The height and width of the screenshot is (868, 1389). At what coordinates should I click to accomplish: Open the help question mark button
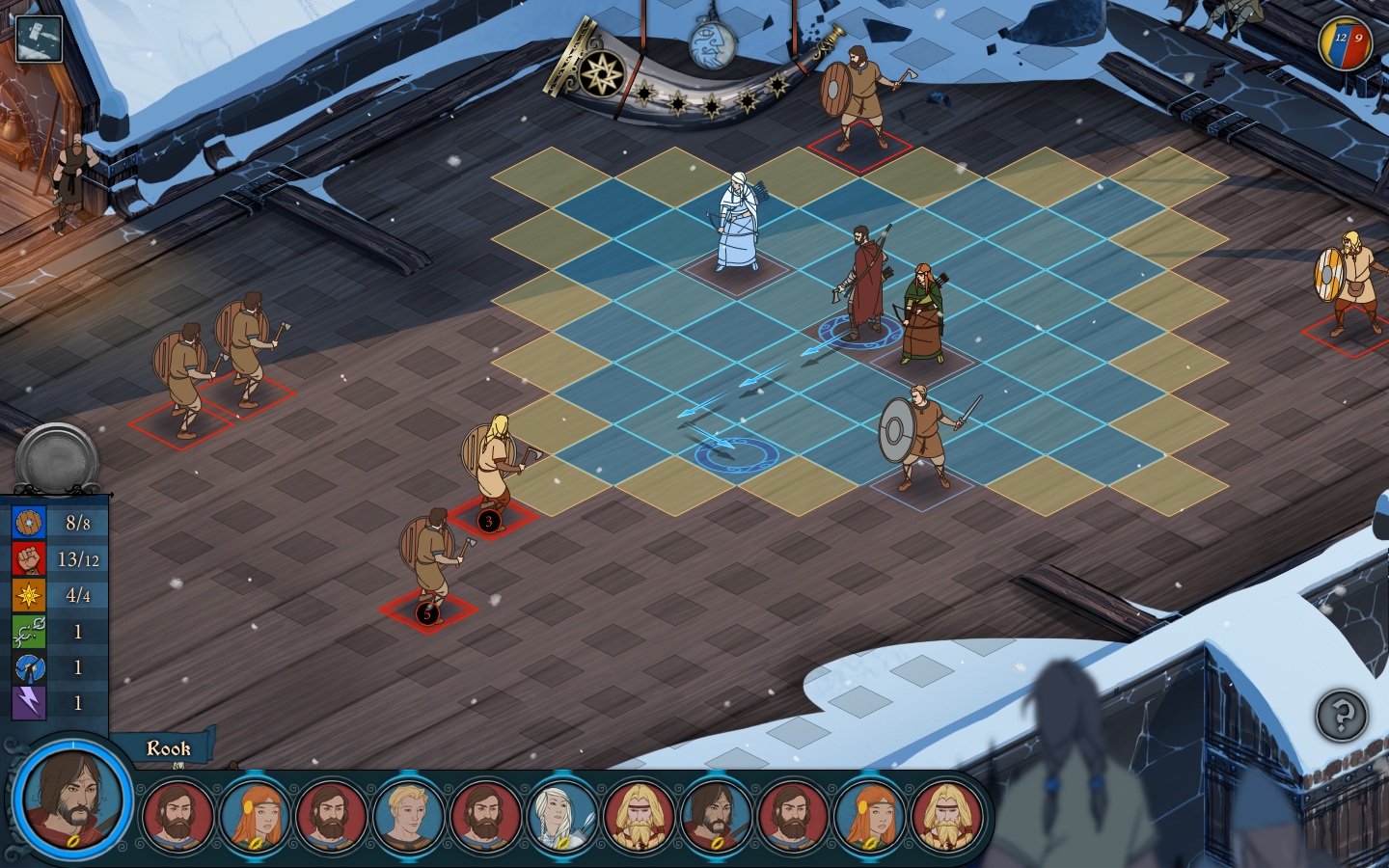(1342, 716)
